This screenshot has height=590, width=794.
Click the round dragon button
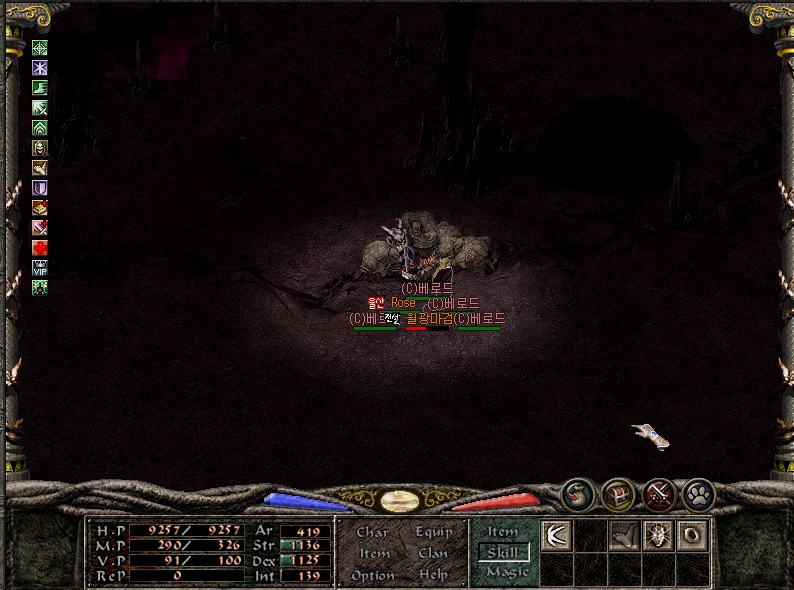coord(577,493)
